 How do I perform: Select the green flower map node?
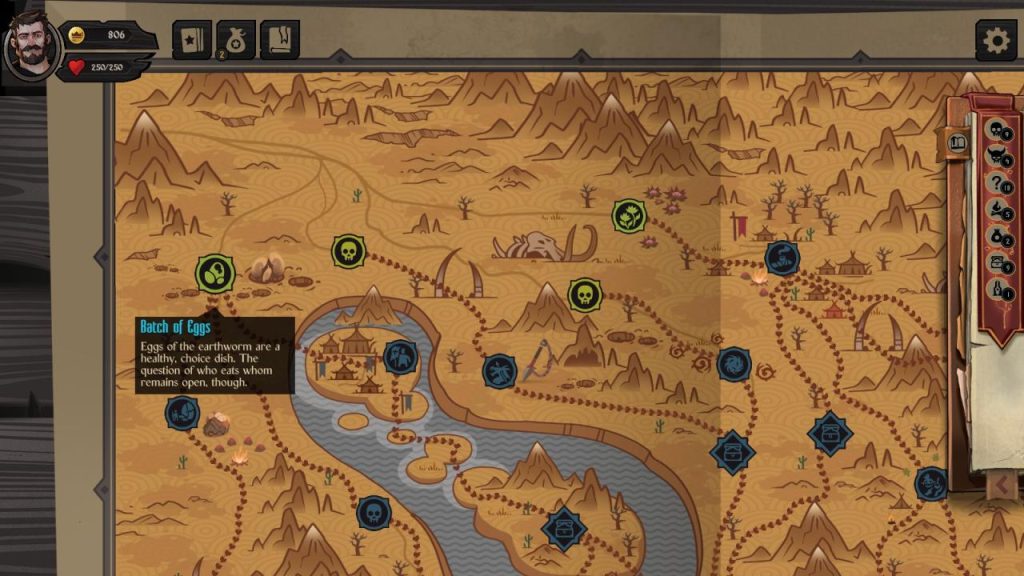(629, 215)
